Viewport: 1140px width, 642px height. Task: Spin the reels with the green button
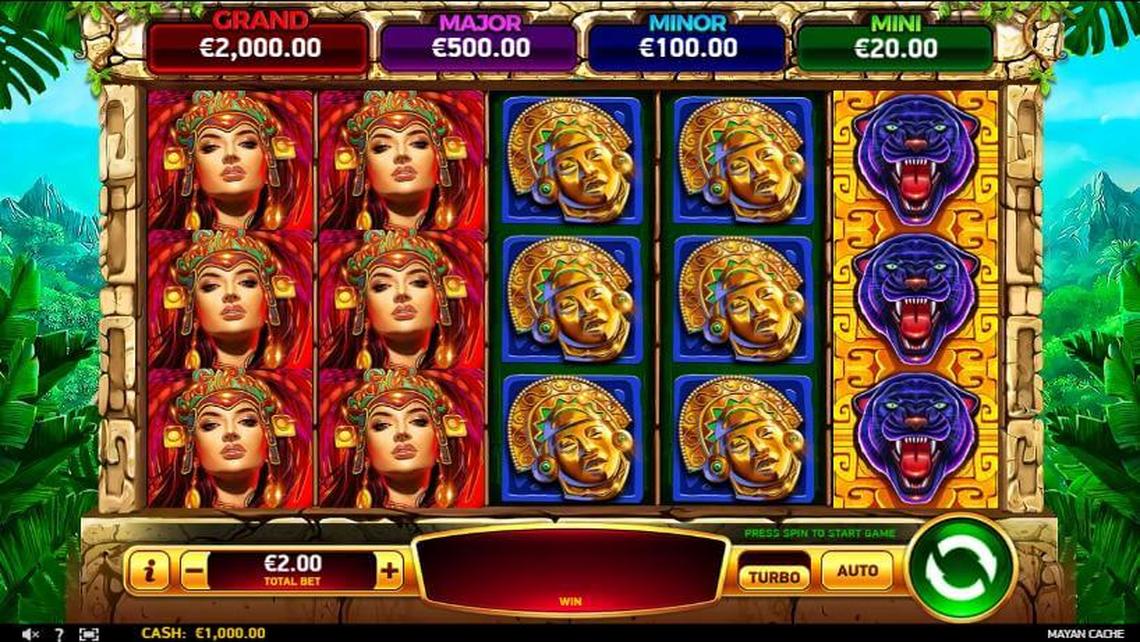[x=961, y=569]
